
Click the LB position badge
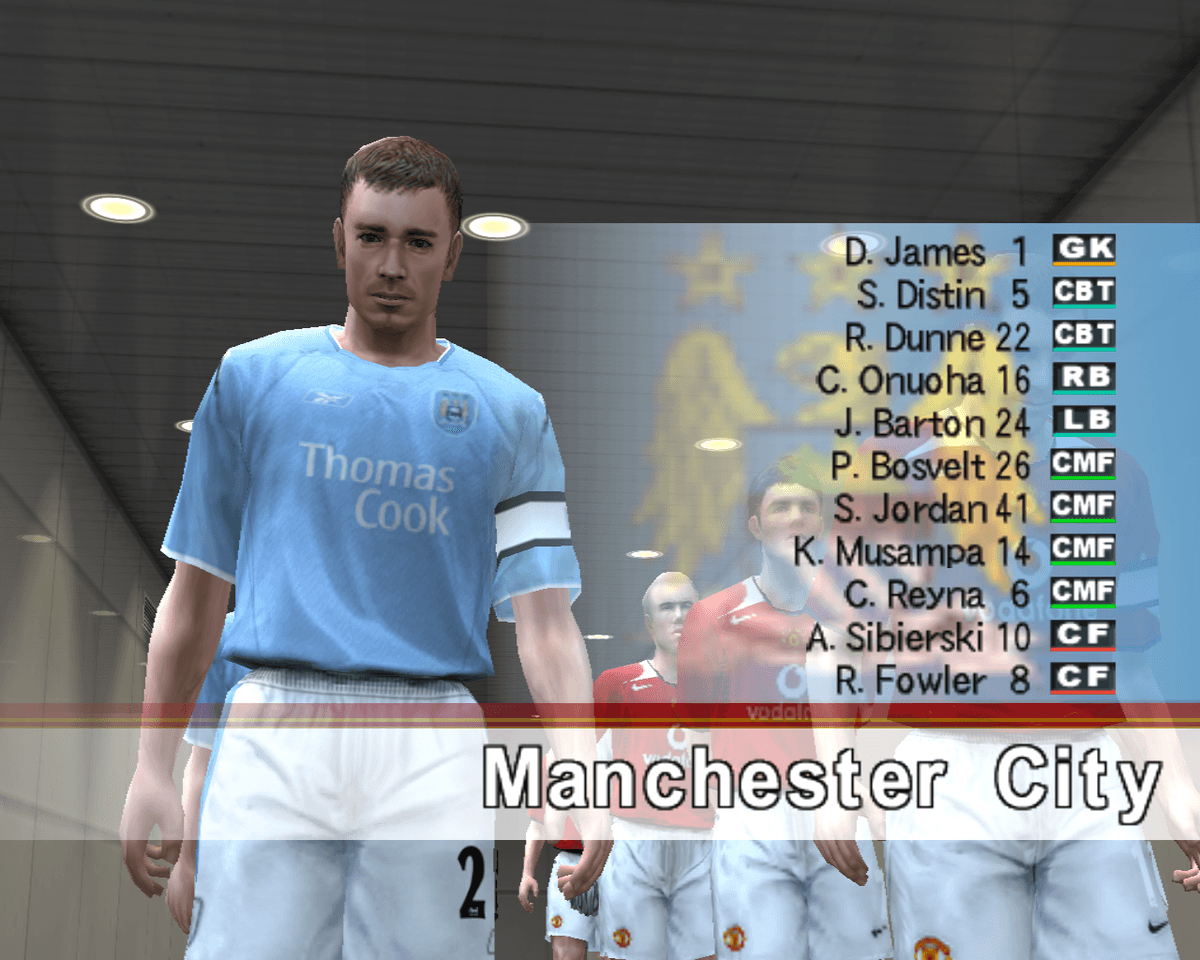[1083, 422]
